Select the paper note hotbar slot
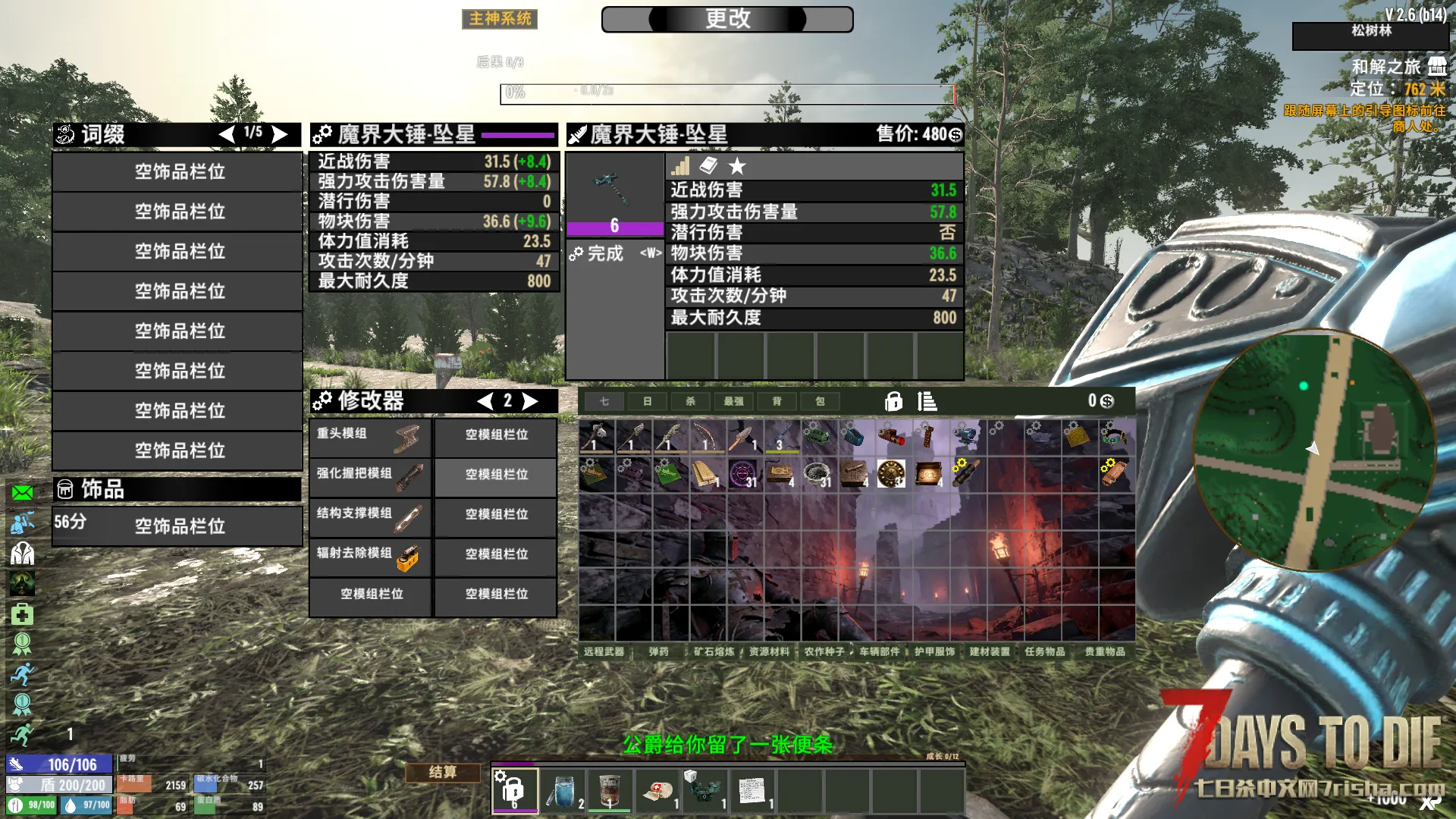Image resolution: width=1456 pixels, height=819 pixels. point(752,790)
